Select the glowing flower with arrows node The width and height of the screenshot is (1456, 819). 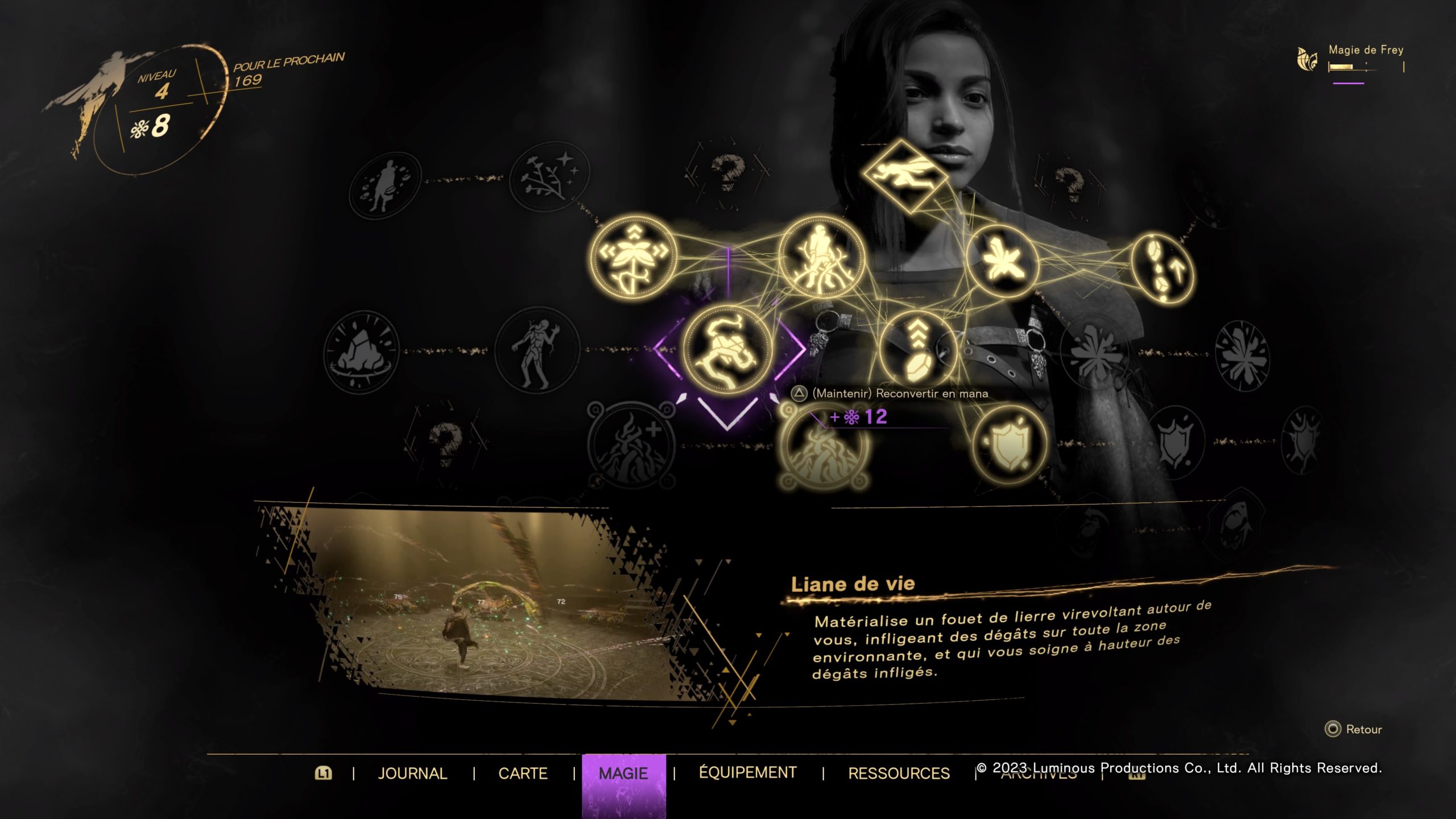click(x=632, y=258)
